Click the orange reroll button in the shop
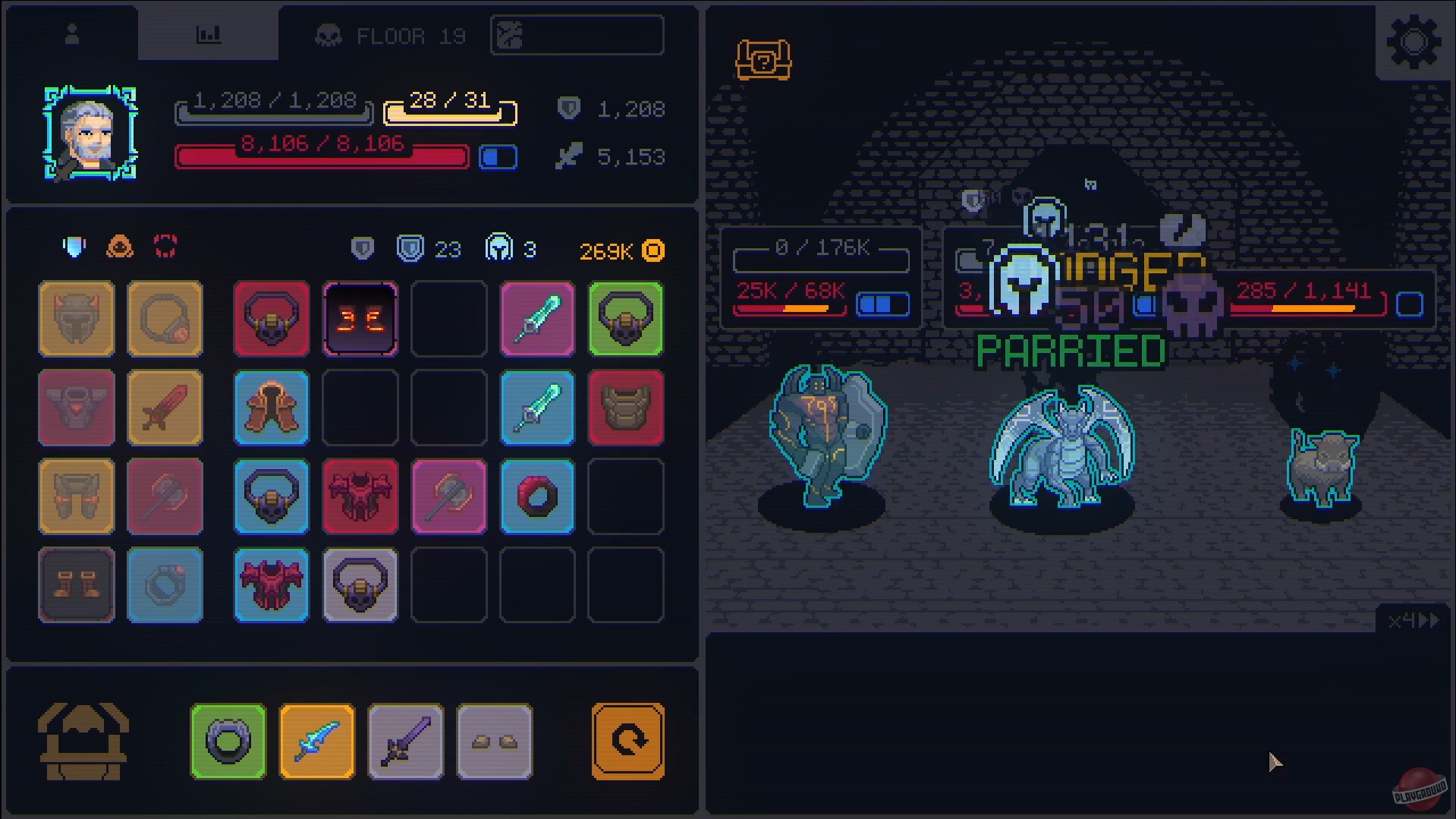The height and width of the screenshot is (819, 1456). click(x=627, y=740)
